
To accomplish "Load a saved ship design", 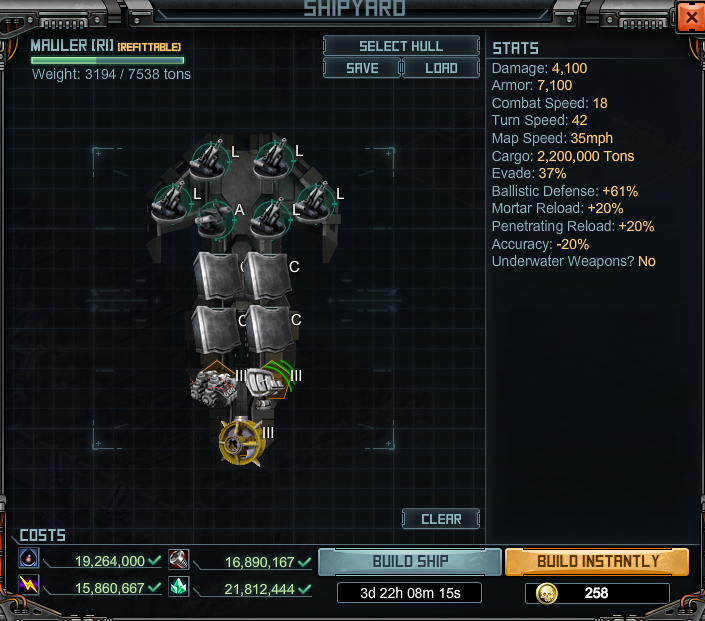I will point(441,68).
